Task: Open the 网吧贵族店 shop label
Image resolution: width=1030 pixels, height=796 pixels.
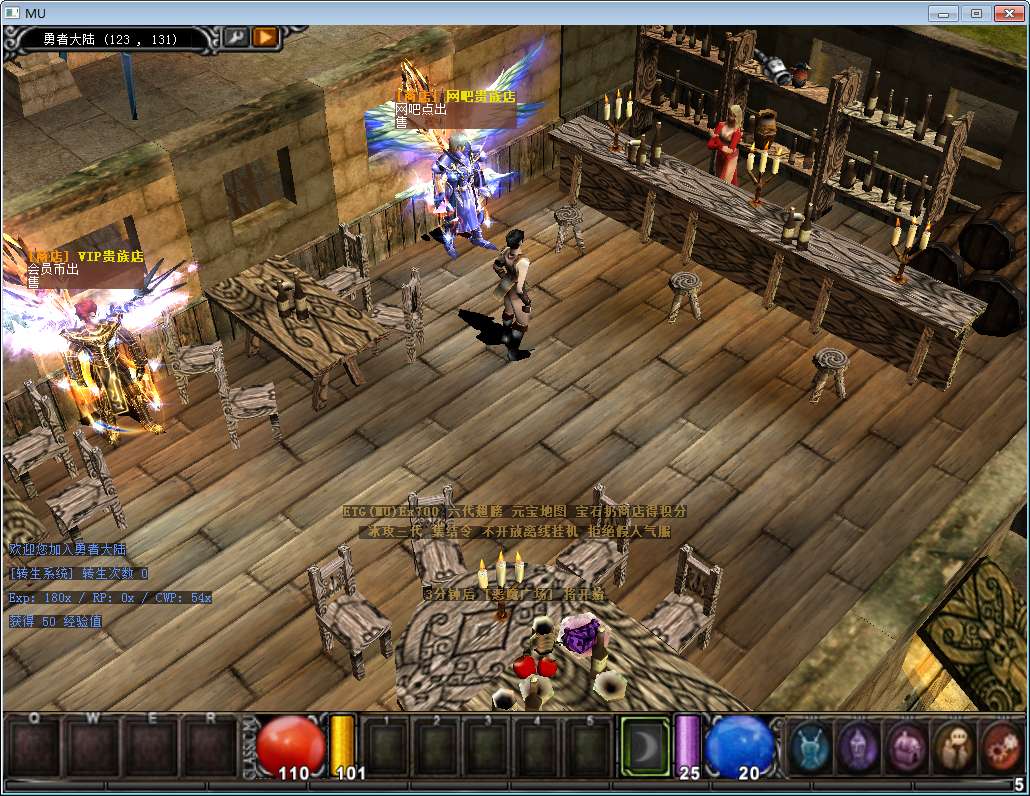Action: [x=457, y=97]
